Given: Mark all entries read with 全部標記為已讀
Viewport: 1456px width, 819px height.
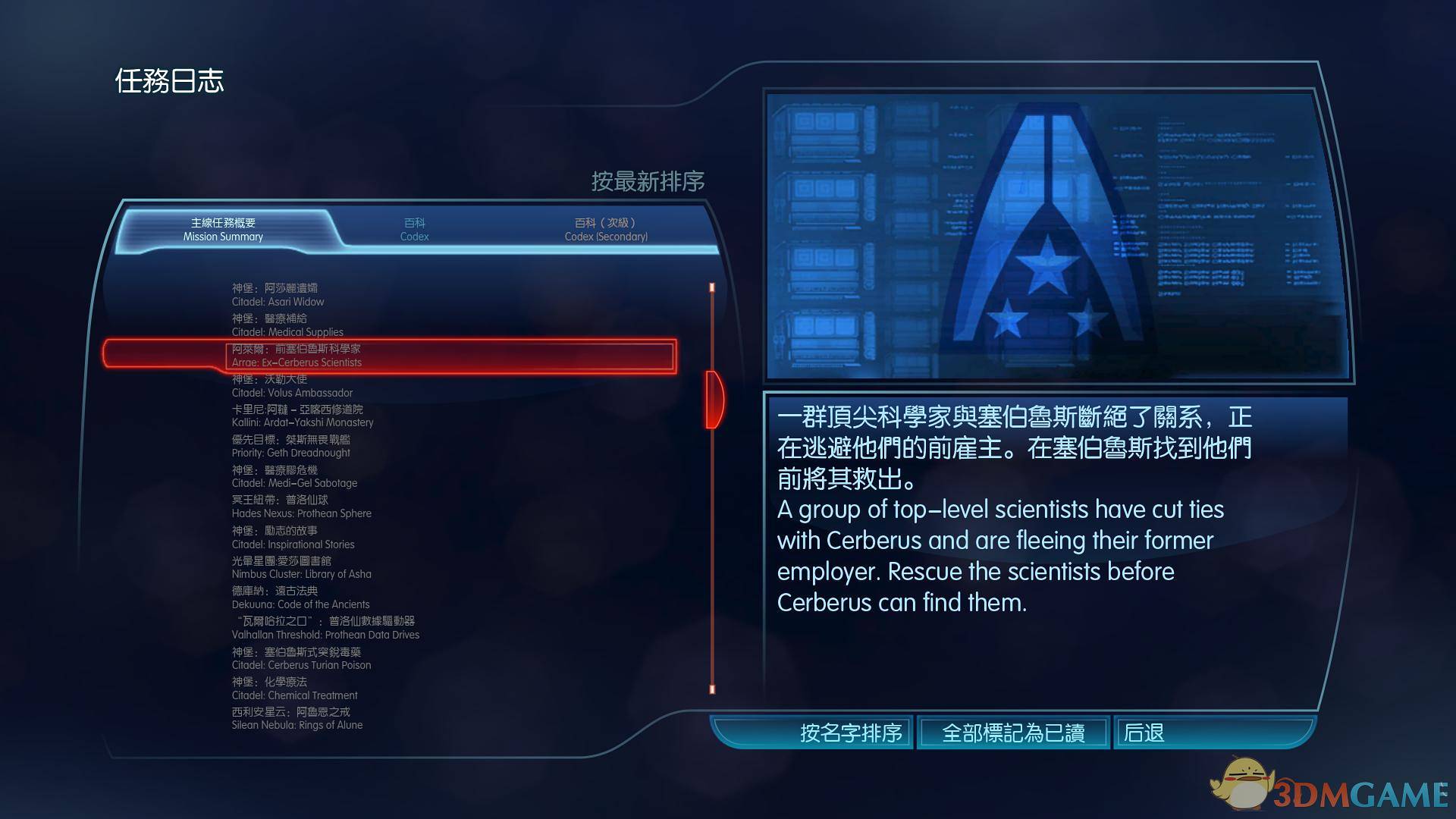Looking at the screenshot, I should [x=1013, y=733].
